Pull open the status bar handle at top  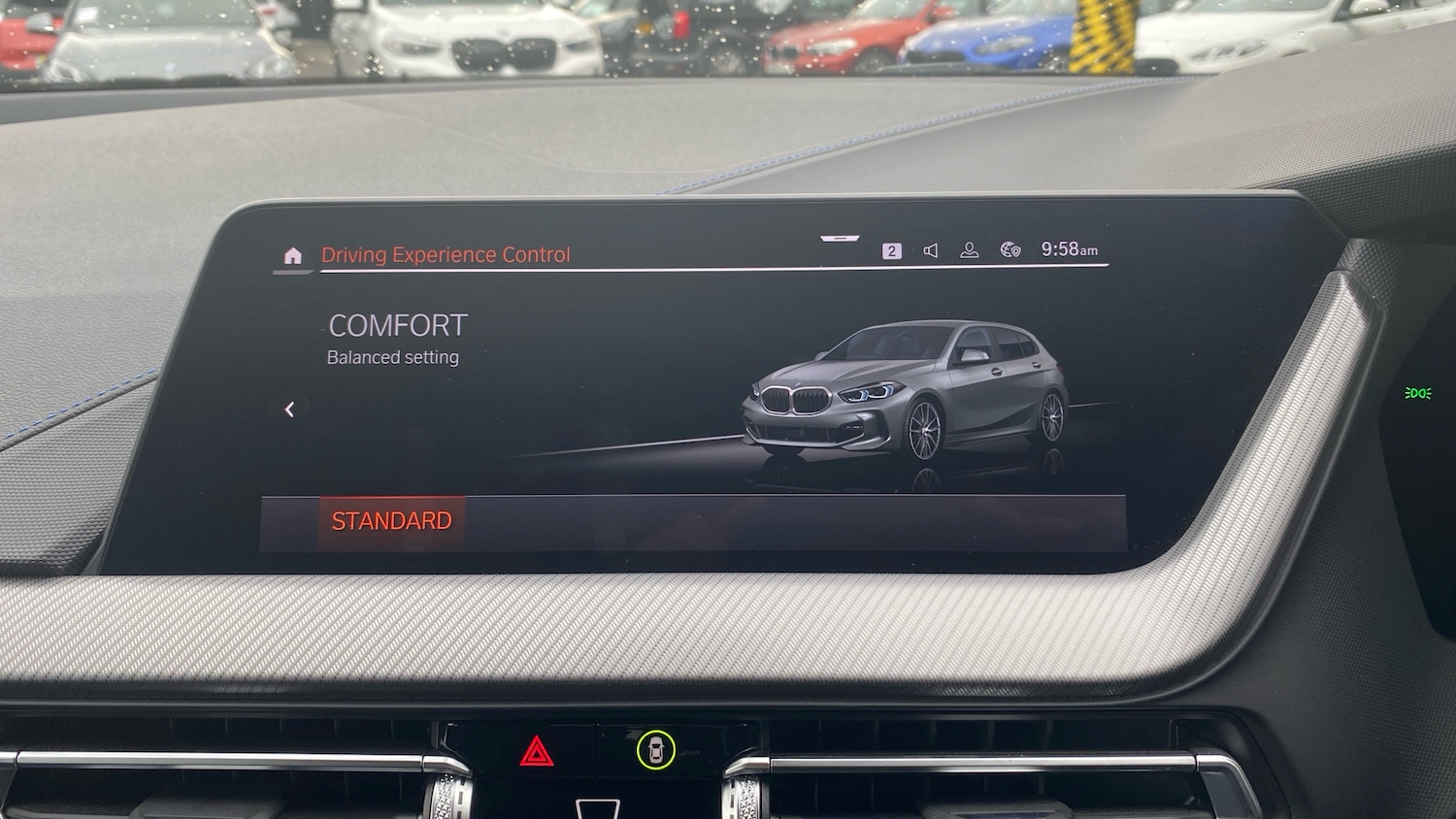(839, 237)
